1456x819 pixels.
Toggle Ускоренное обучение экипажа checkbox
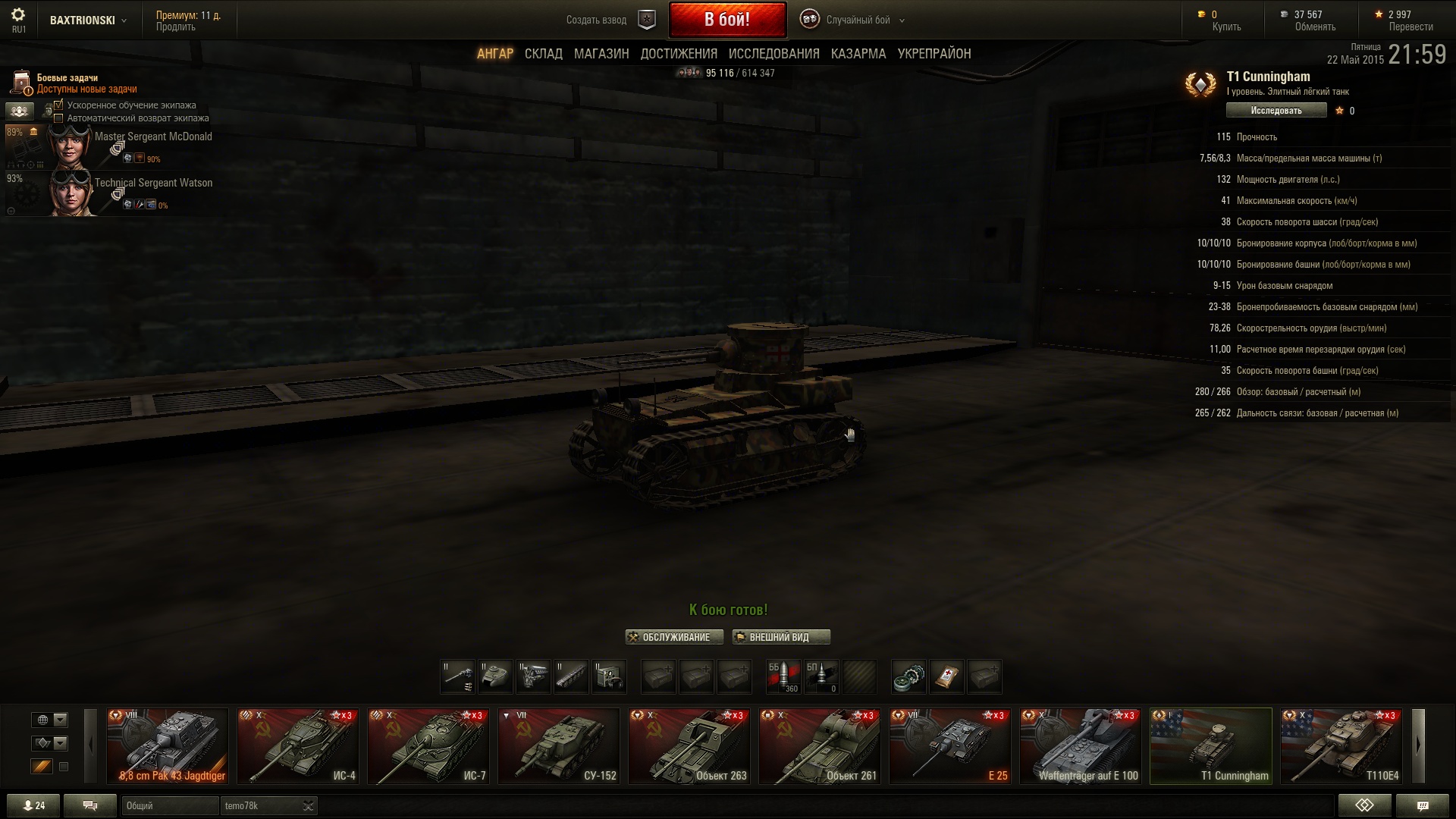tap(58, 105)
